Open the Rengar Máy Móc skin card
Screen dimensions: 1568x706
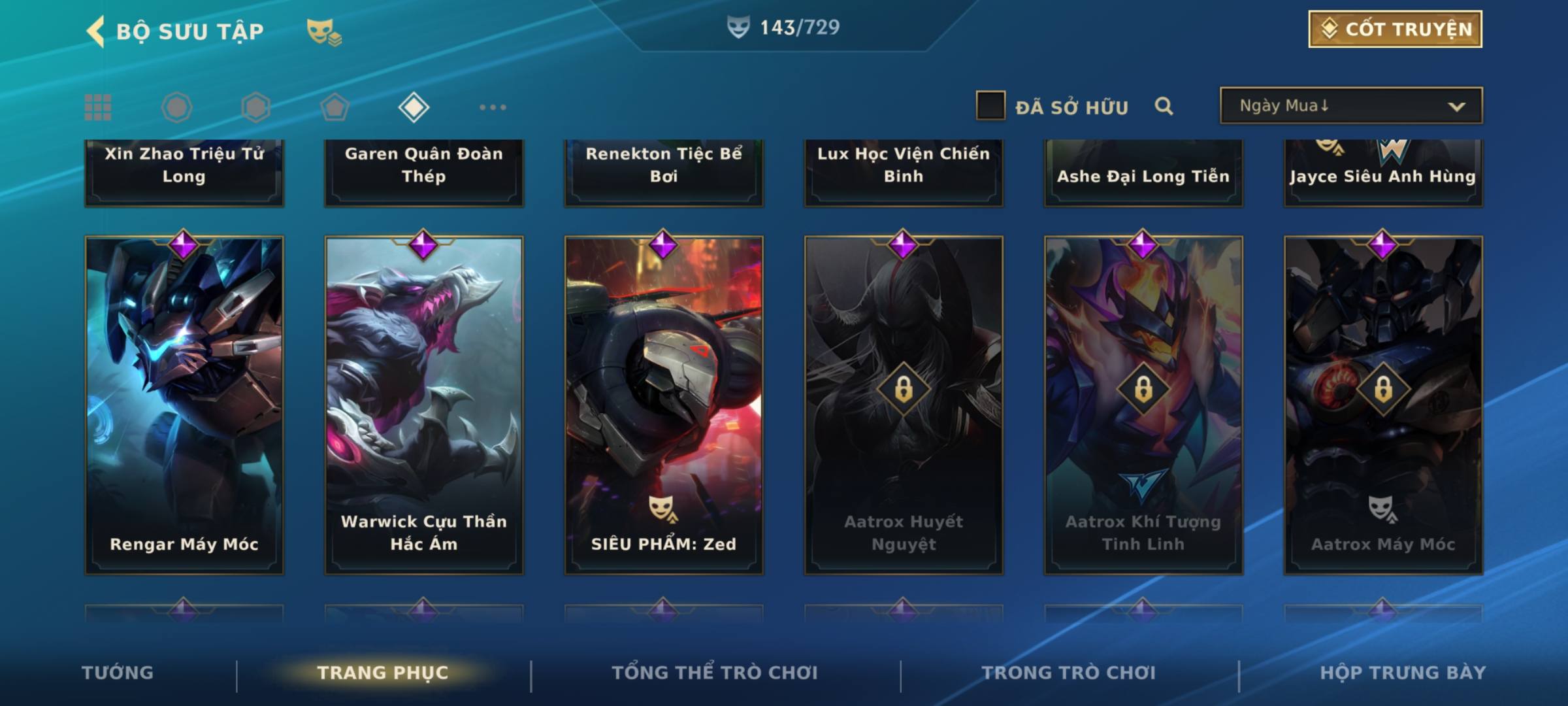[x=184, y=405]
